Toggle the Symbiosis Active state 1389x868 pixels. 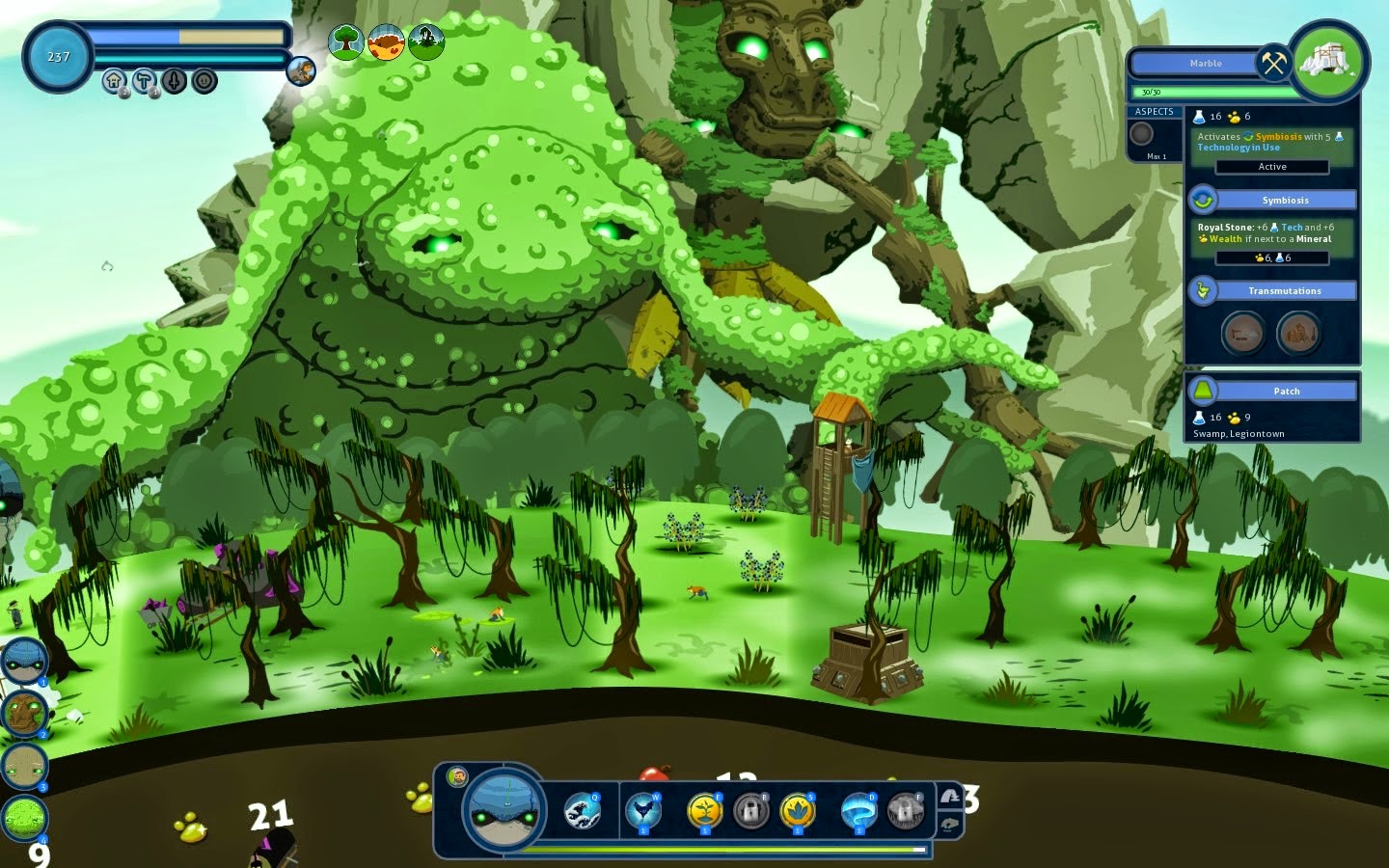click(x=1272, y=167)
